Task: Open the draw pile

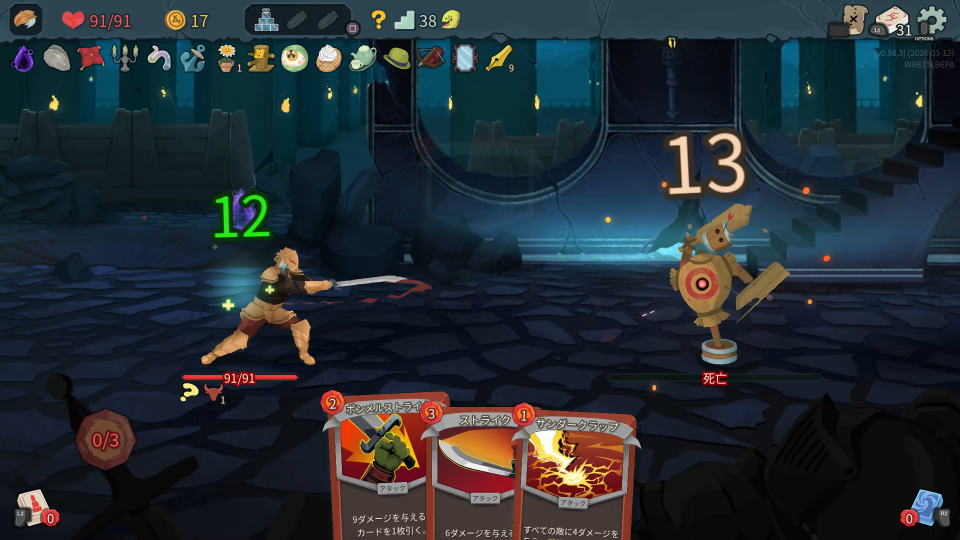Action: 33,506
